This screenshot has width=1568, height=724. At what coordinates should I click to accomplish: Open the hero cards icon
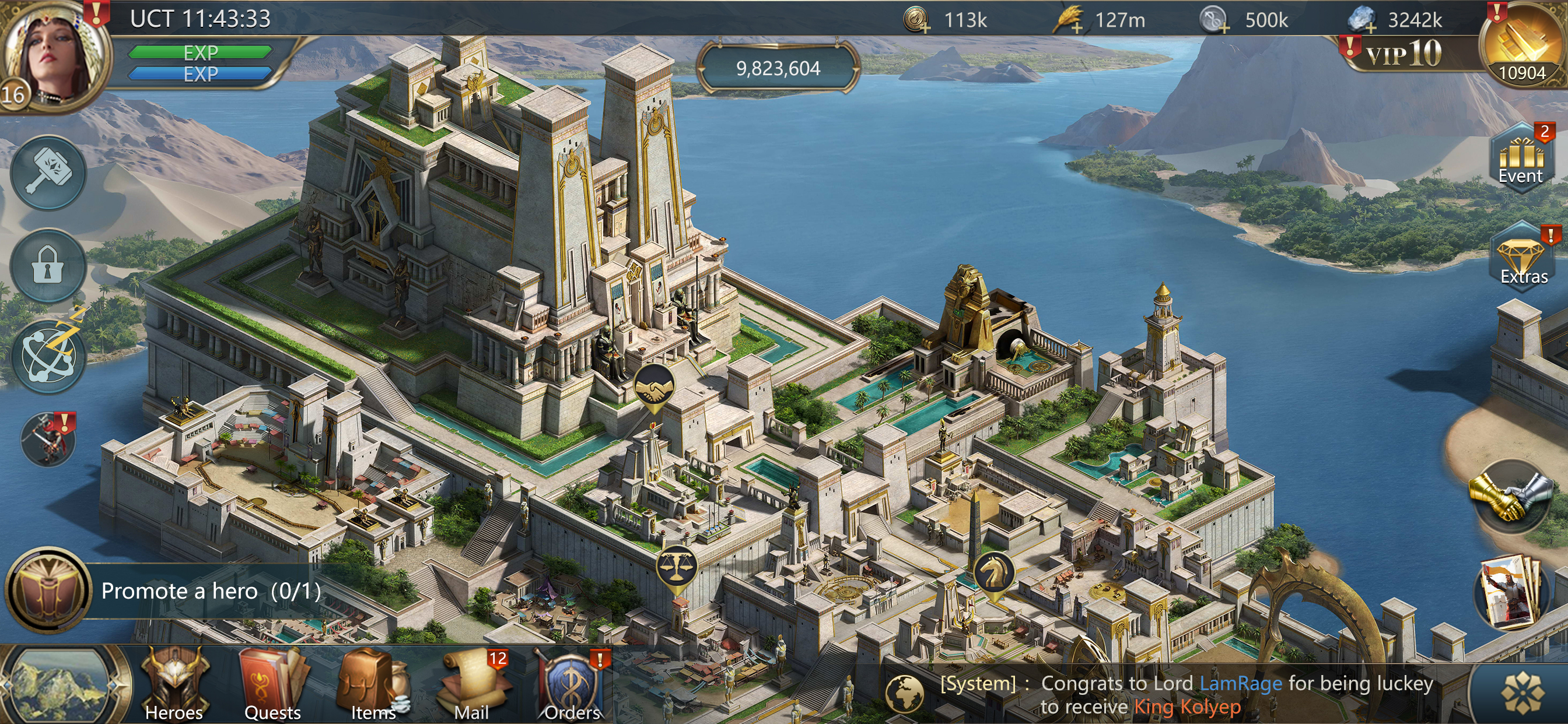click(1511, 592)
